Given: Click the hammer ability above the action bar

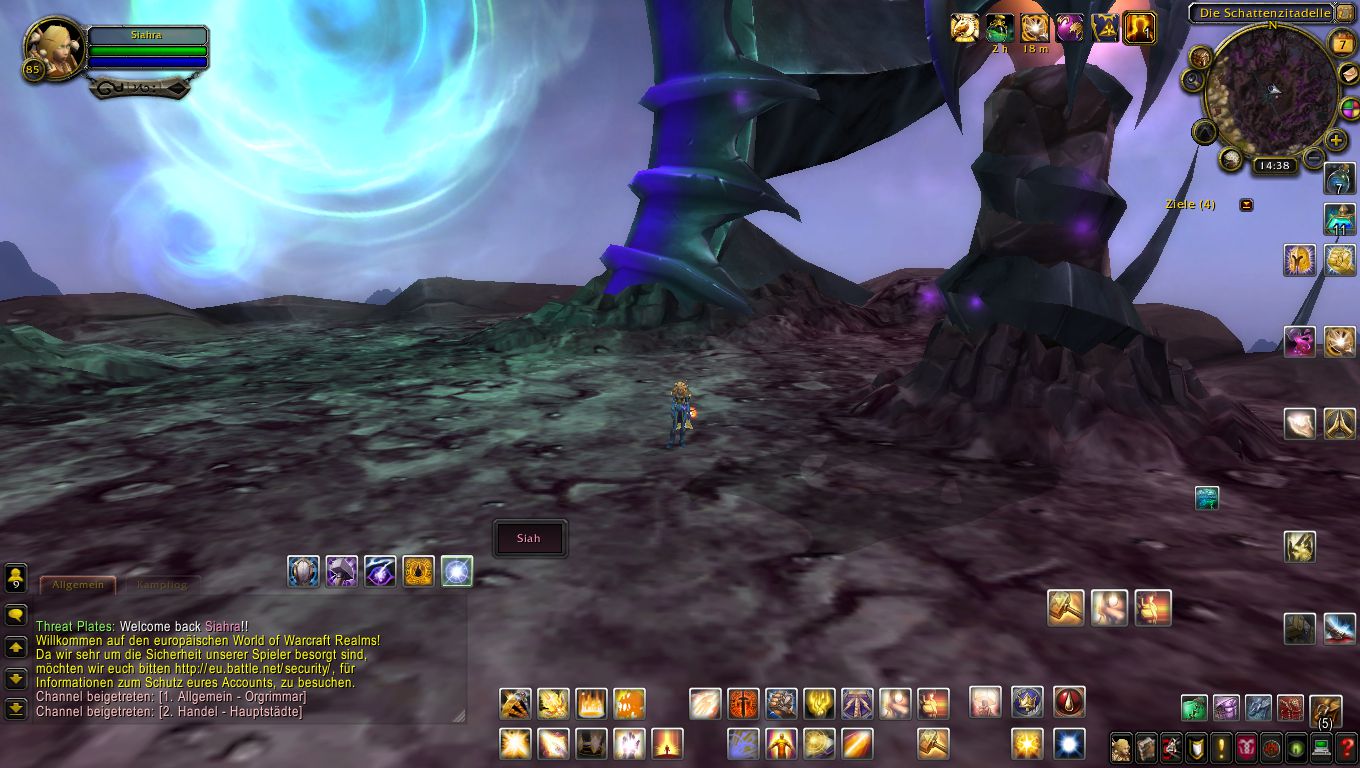Looking at the screenshot, I should pyautogui.click(x=1067, y=610).
